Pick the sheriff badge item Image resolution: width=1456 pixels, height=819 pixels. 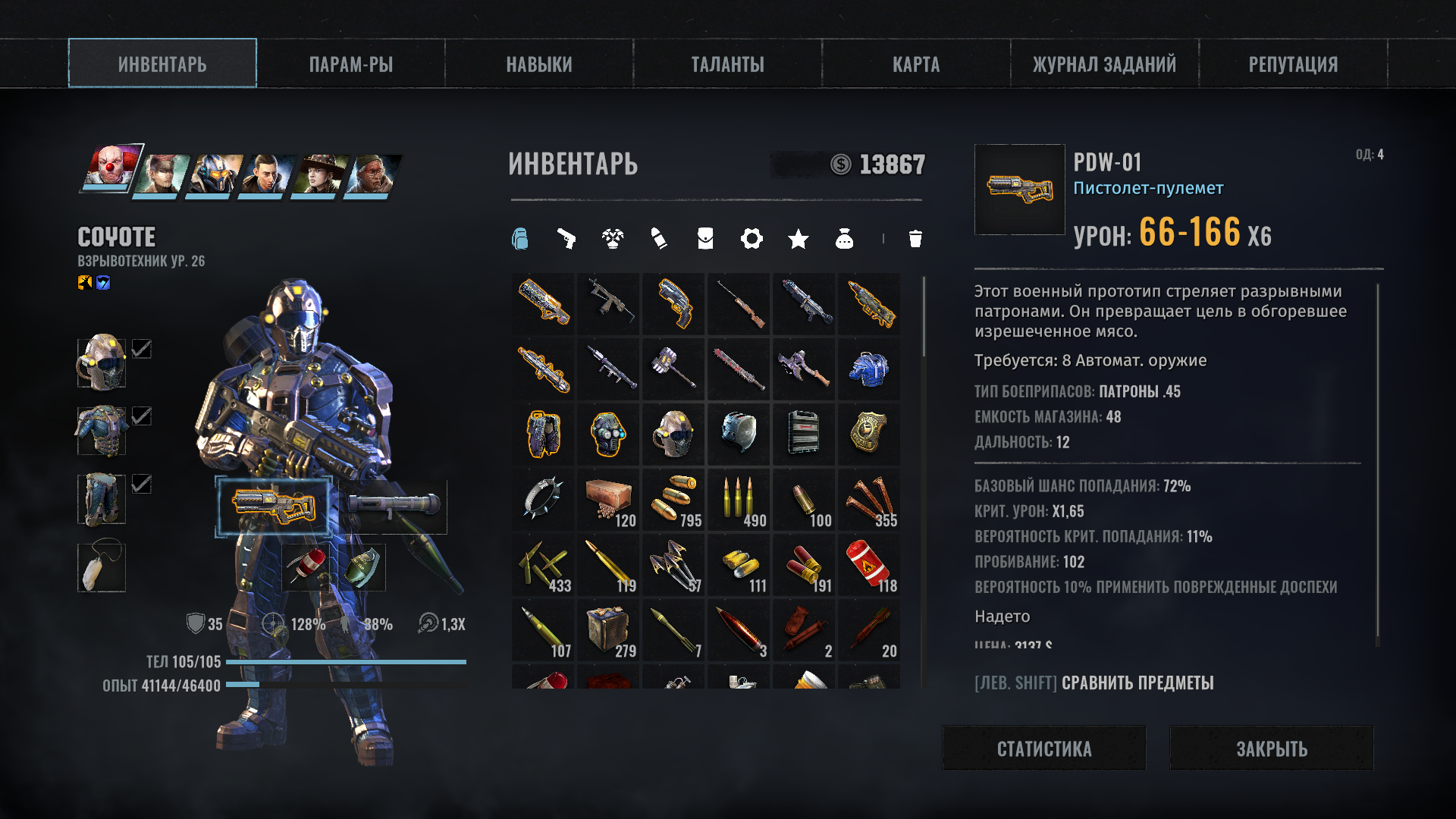869,434
